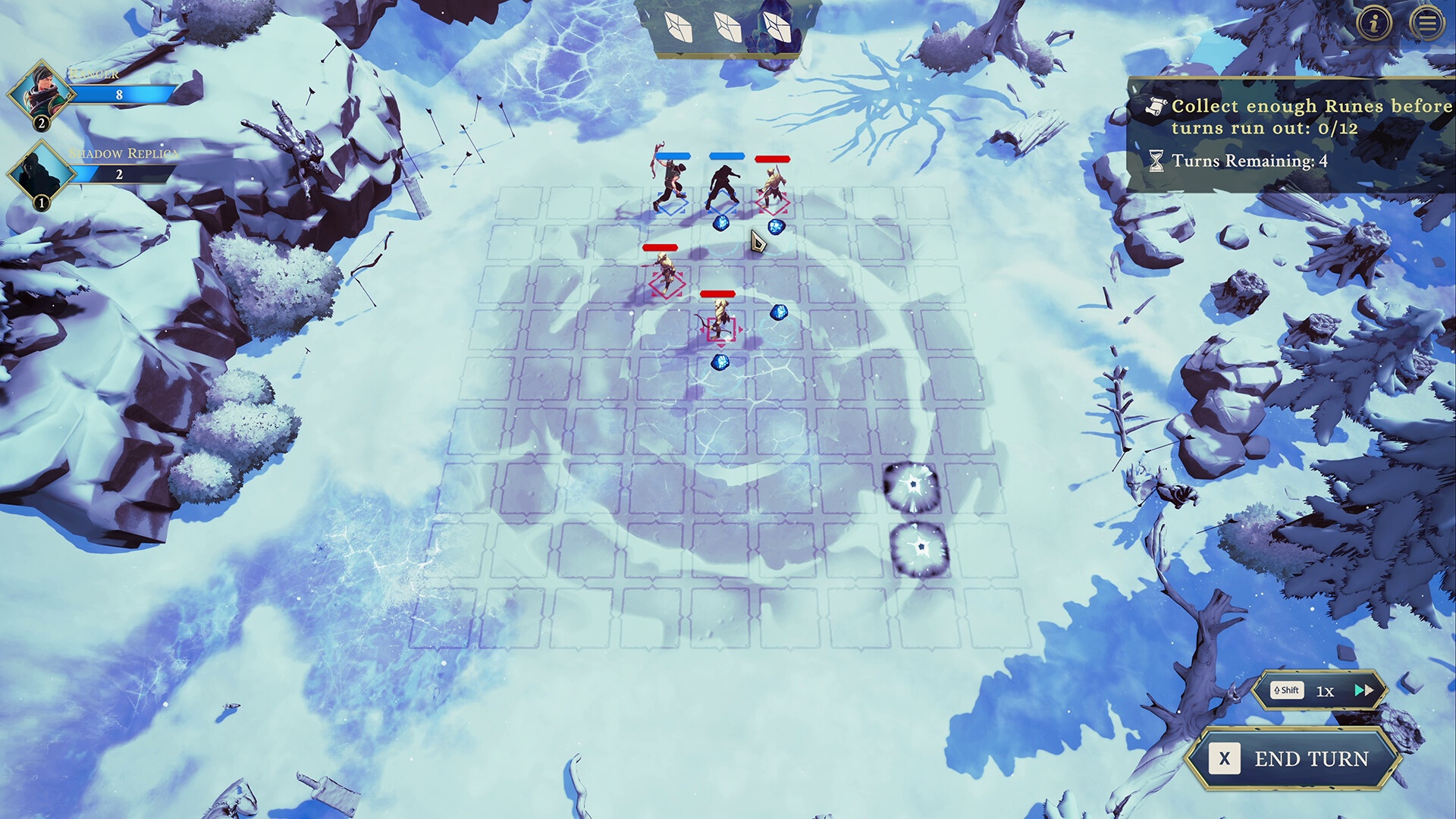Open the hamburger menu
1456x819 pixels.
[x=1427, y=24]
